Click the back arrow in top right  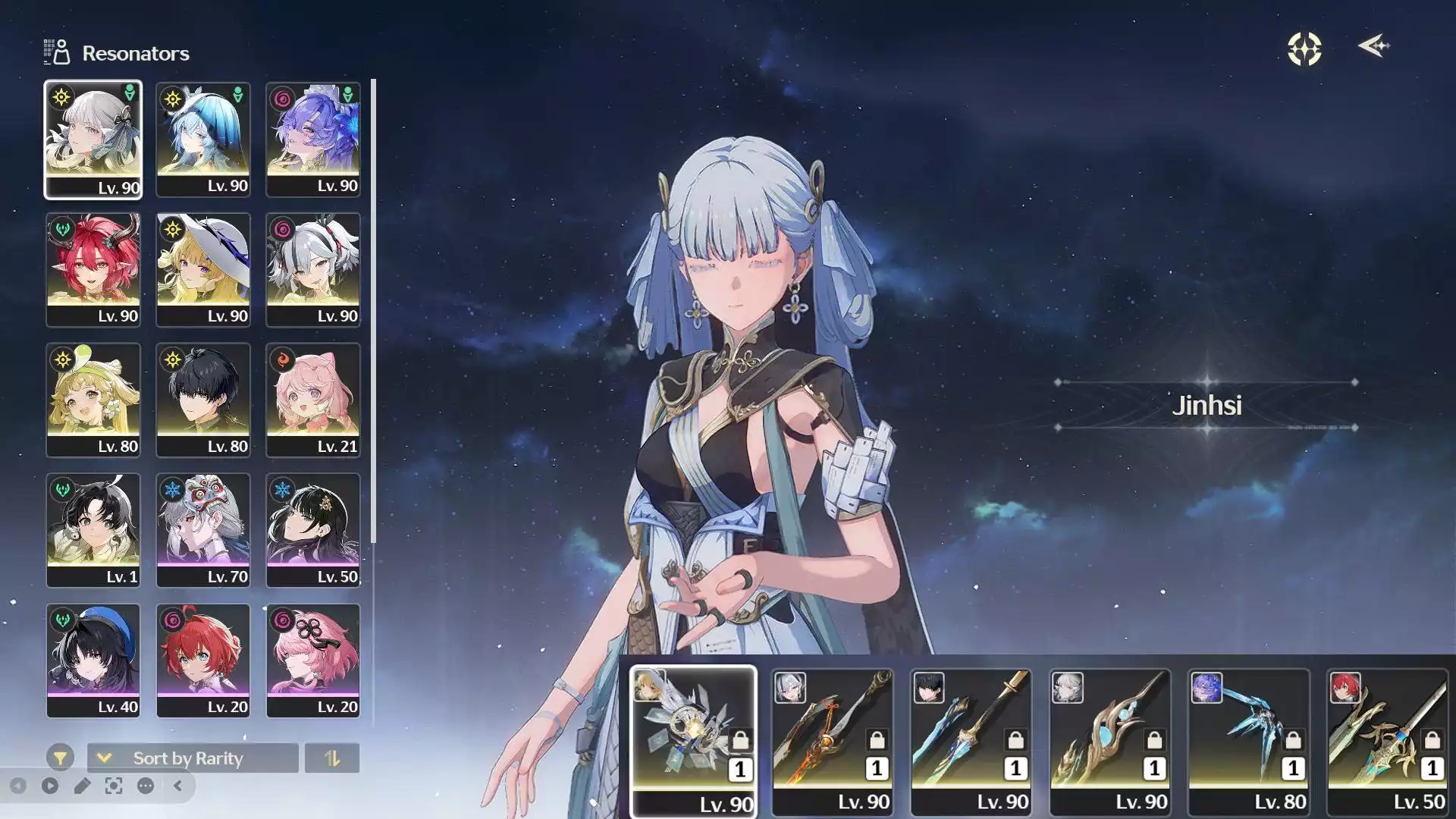(x=1373, y=47)
